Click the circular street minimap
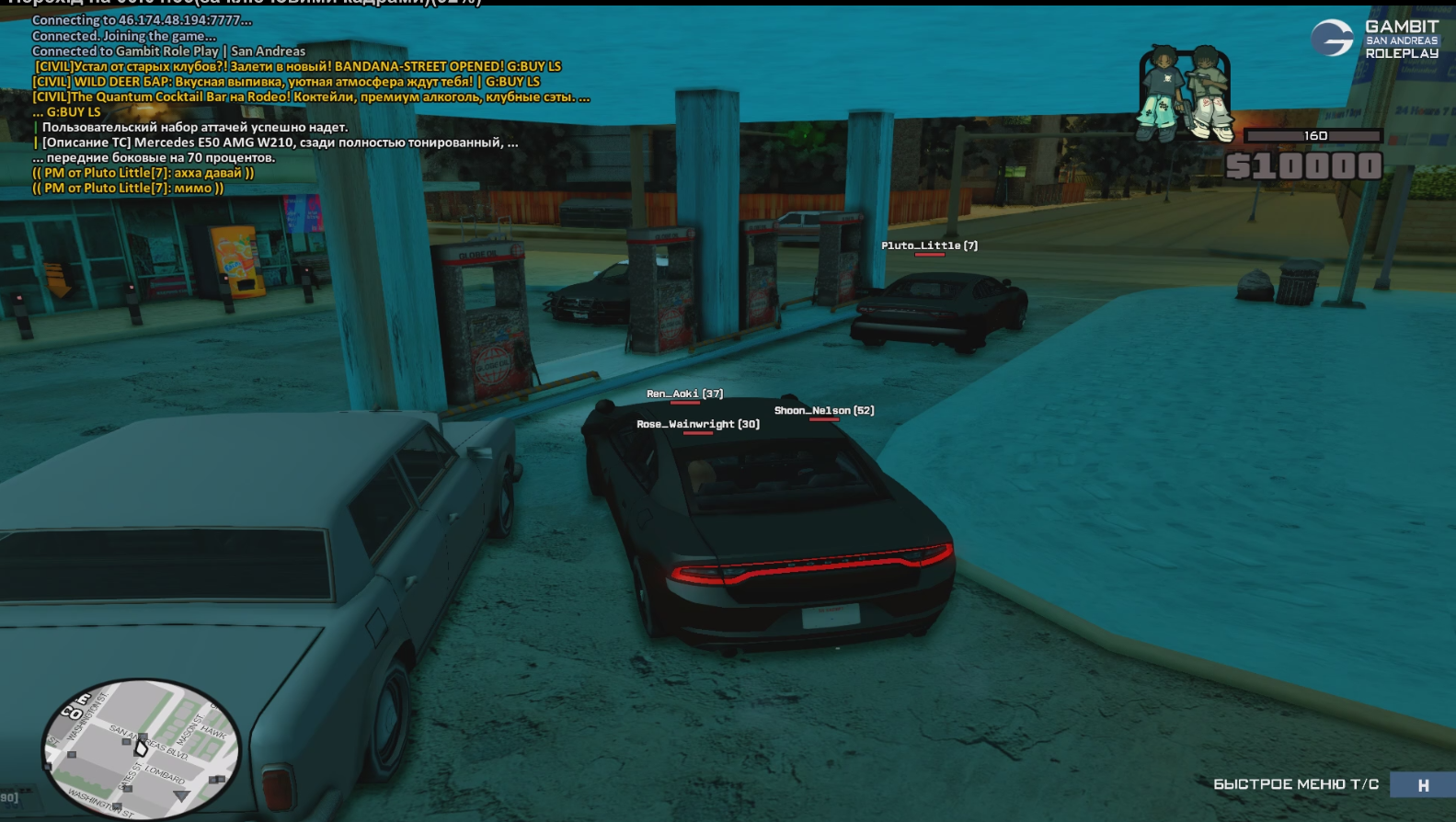Image resolution: width=1456 pixels, height=822 pixels. pyautogui.click(x=141, y=748)
